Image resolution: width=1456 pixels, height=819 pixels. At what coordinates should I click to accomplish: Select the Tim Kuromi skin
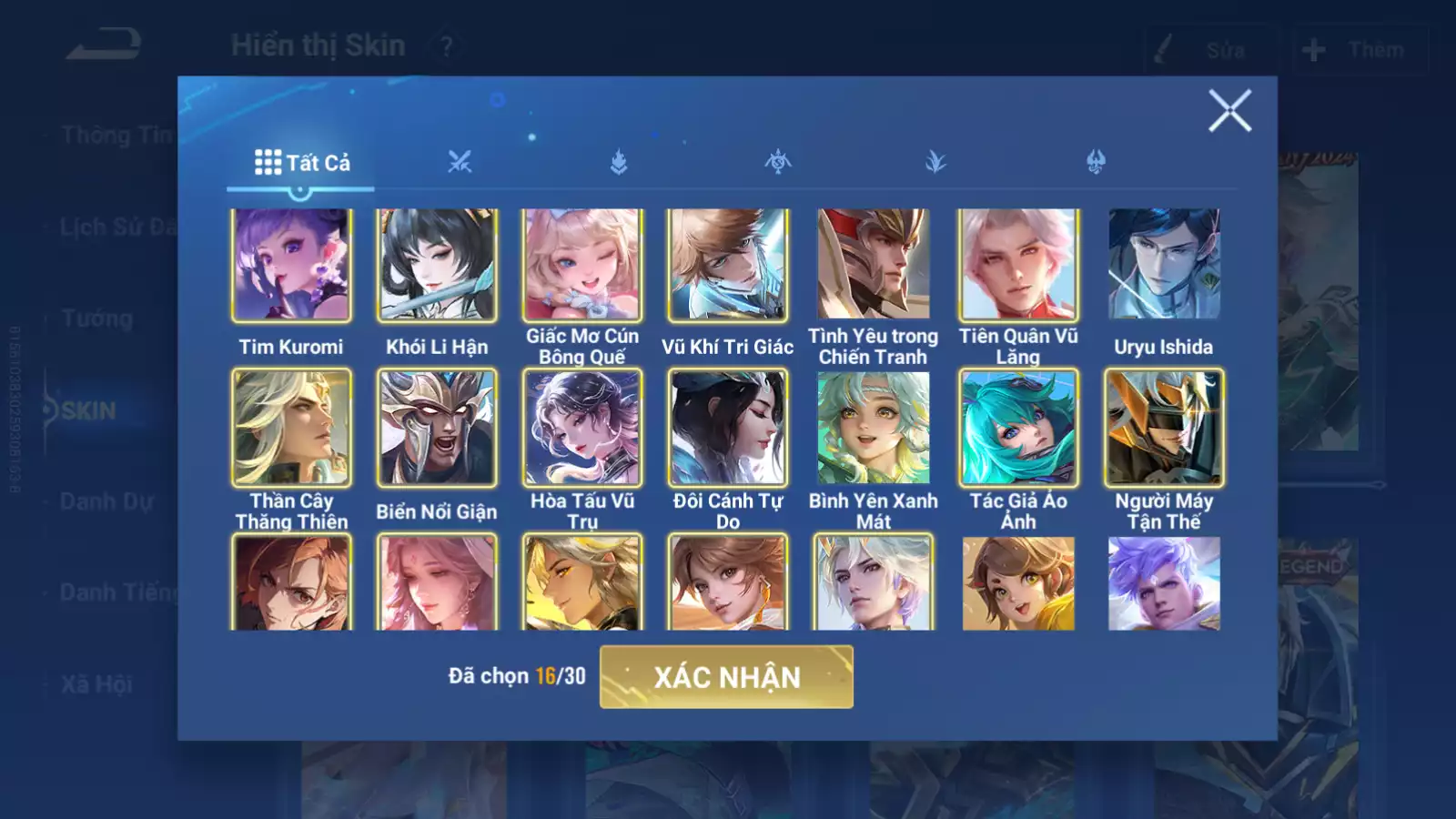291,265
